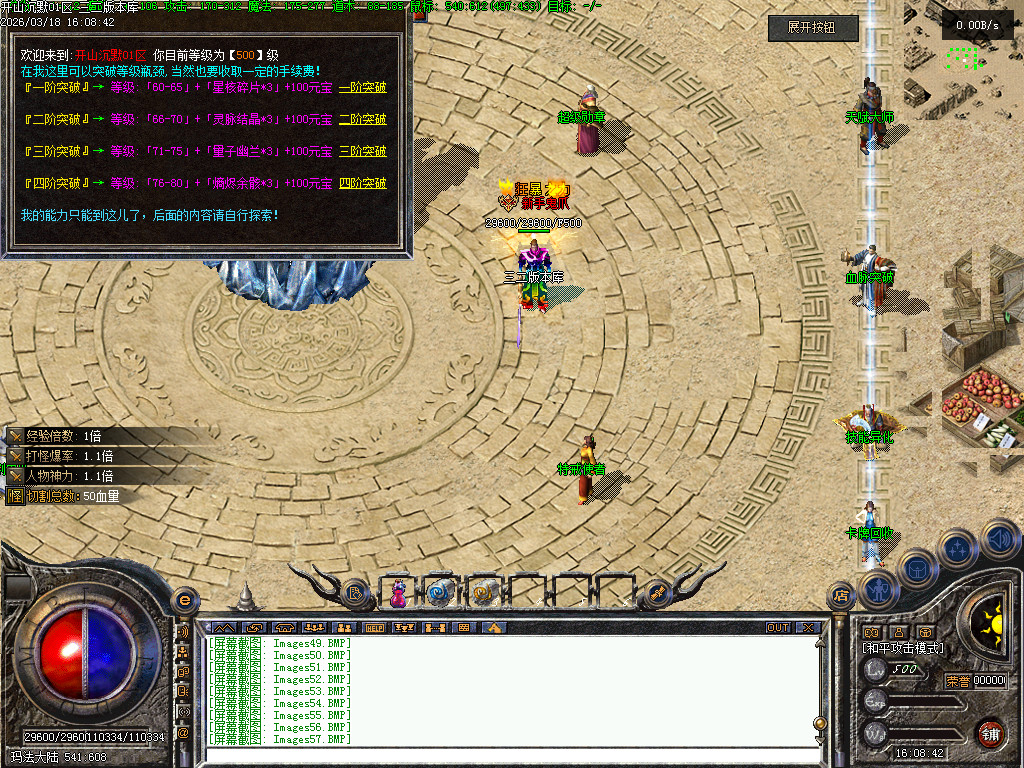1024x768 pixels.
Task: Open the skills sparkle round button
Action: [958, 549]
